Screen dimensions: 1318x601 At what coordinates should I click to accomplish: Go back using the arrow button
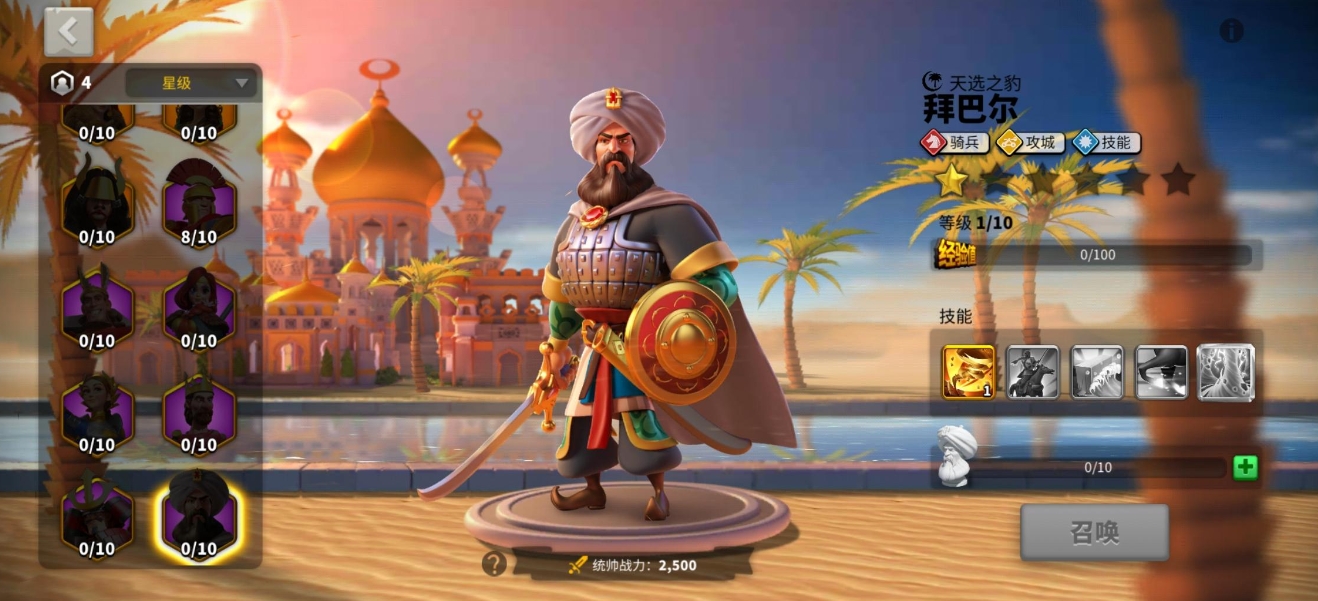68,32
